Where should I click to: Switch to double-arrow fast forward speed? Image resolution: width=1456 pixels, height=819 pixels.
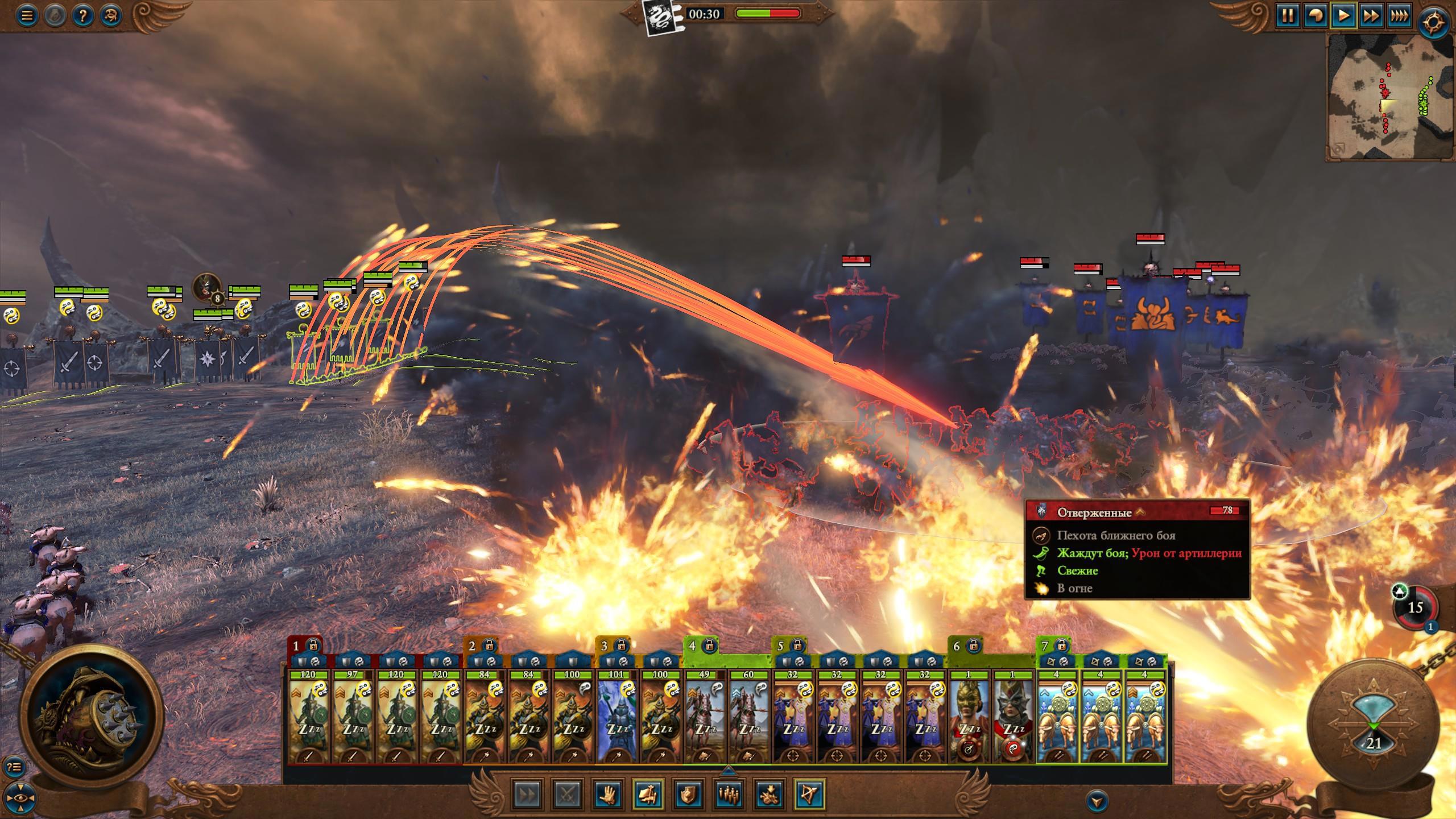1371,15
